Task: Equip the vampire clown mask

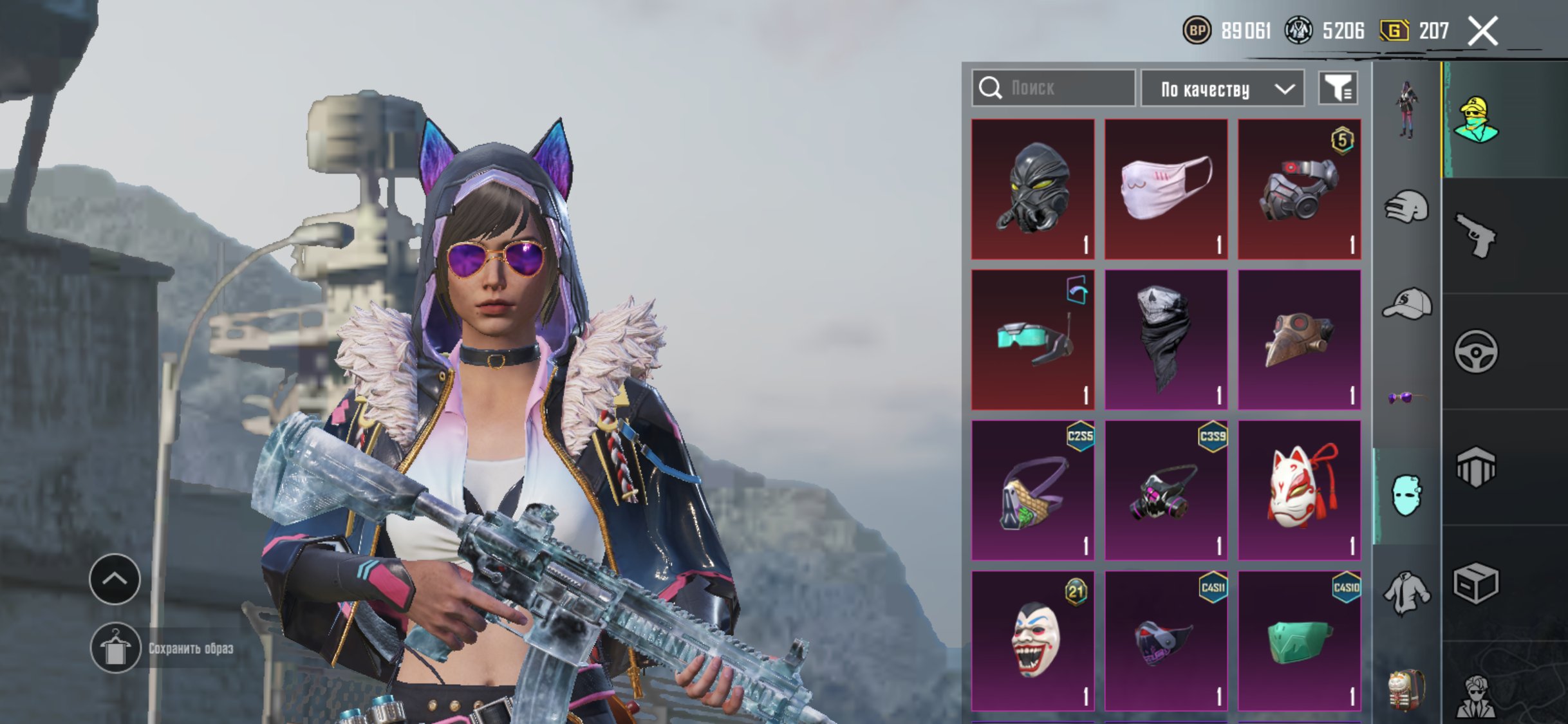Action: pyautogui.click(x=1032, y=640)
